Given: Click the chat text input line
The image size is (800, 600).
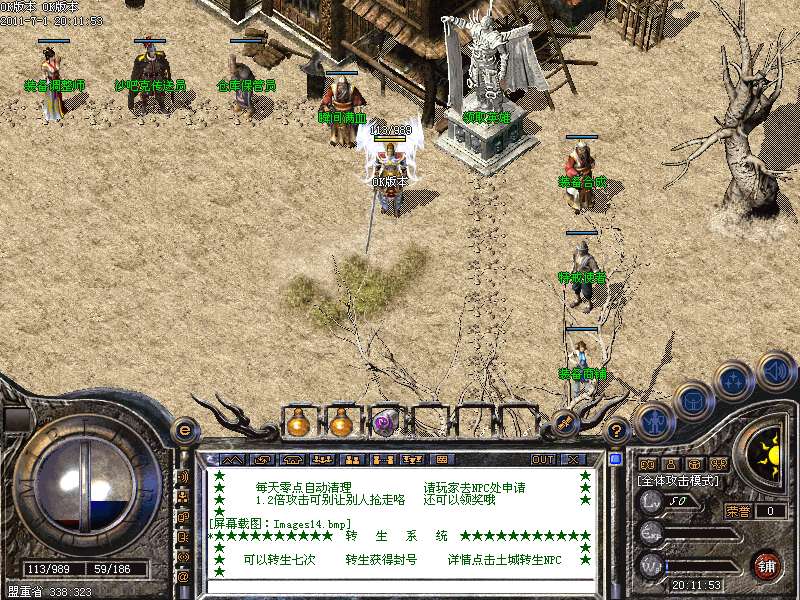Looking at the screenshot, I should [400, 587].
